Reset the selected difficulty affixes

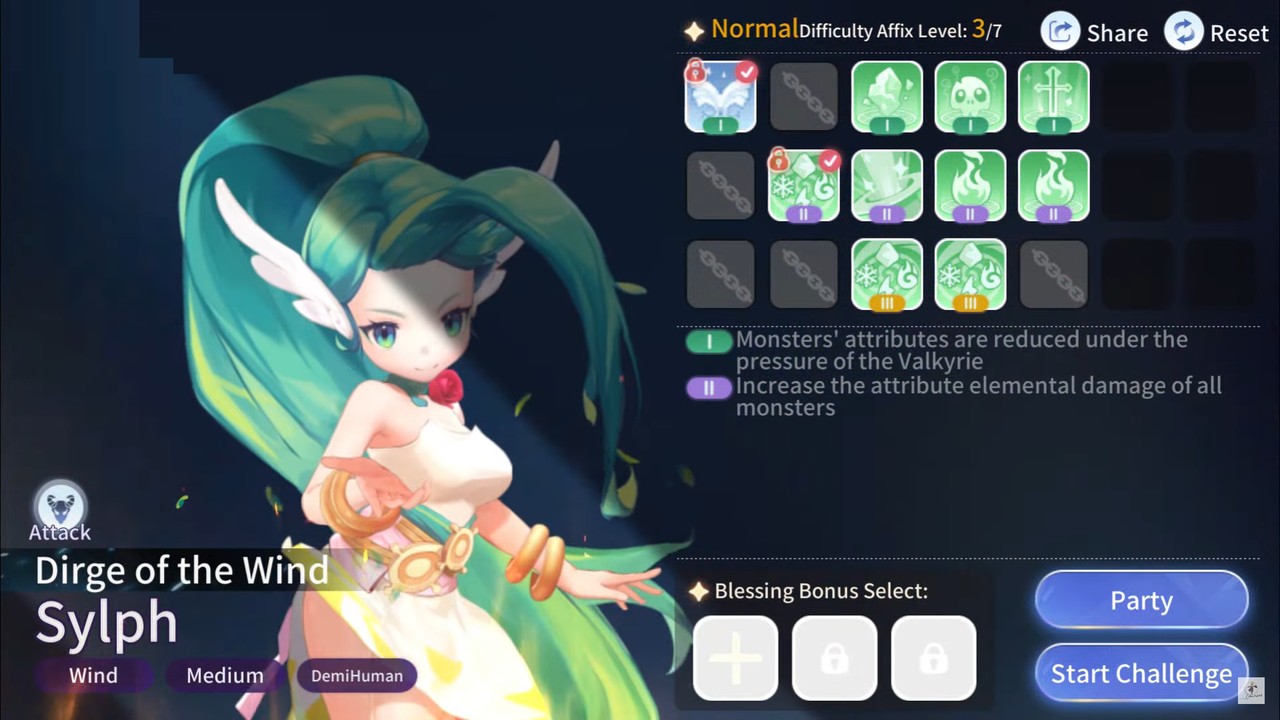click(1216, 32)
